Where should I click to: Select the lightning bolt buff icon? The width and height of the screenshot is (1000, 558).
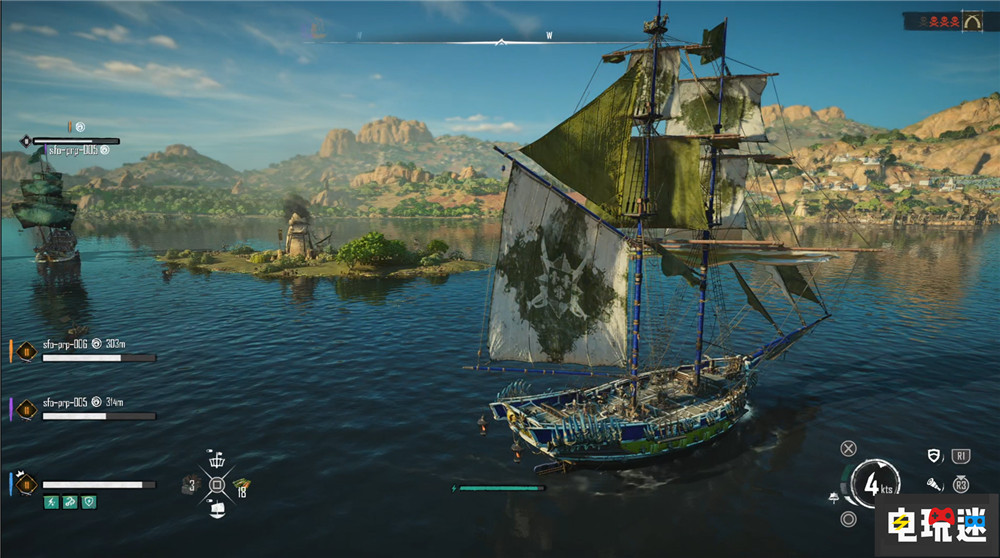pyautogui.click(x=51, y=502)
